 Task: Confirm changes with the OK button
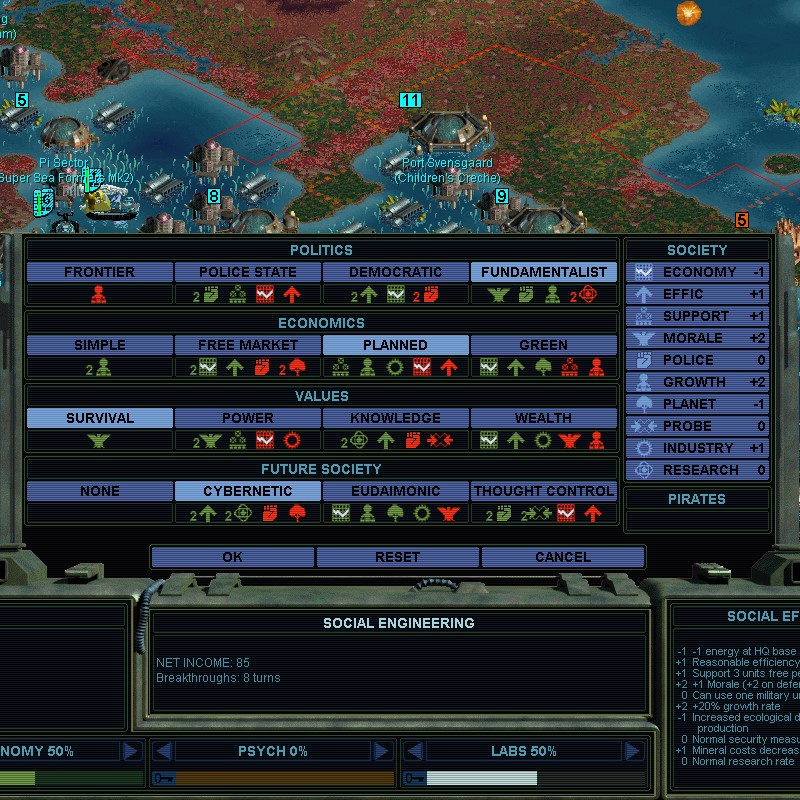[233, 557]
